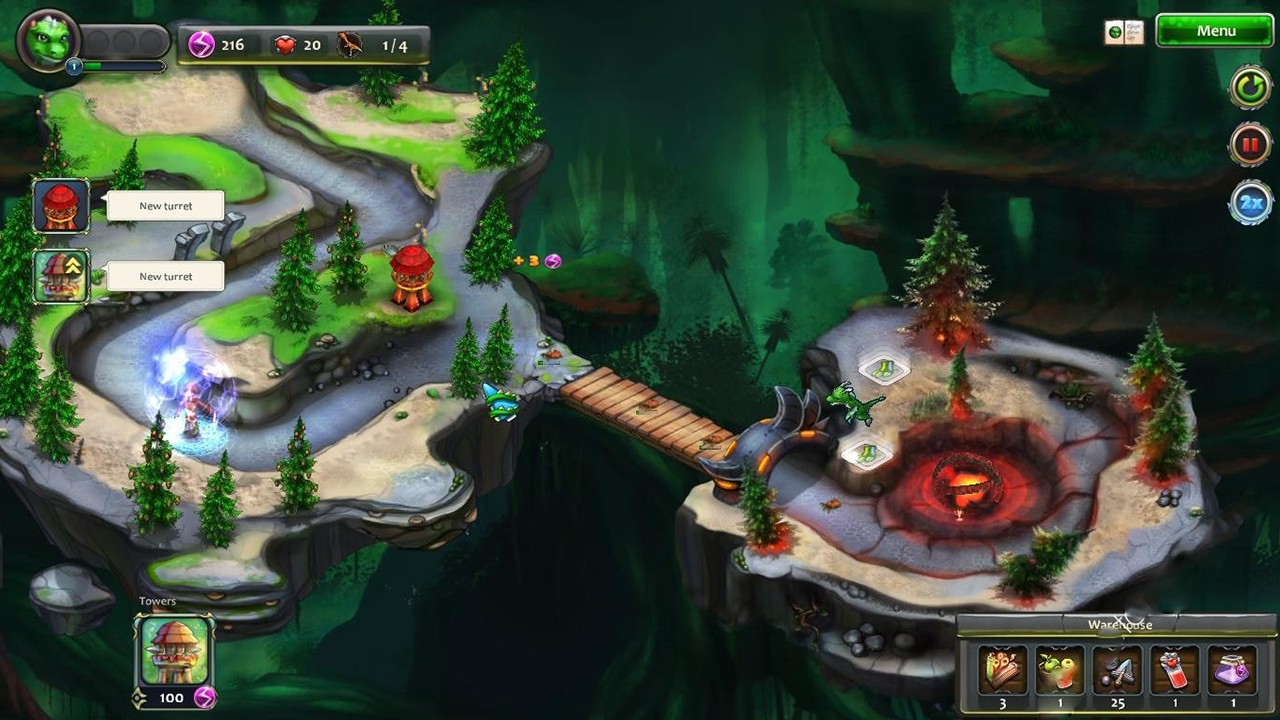
Task: Click the purple potion jar in the Warehouse
Action: point(1233,670)
